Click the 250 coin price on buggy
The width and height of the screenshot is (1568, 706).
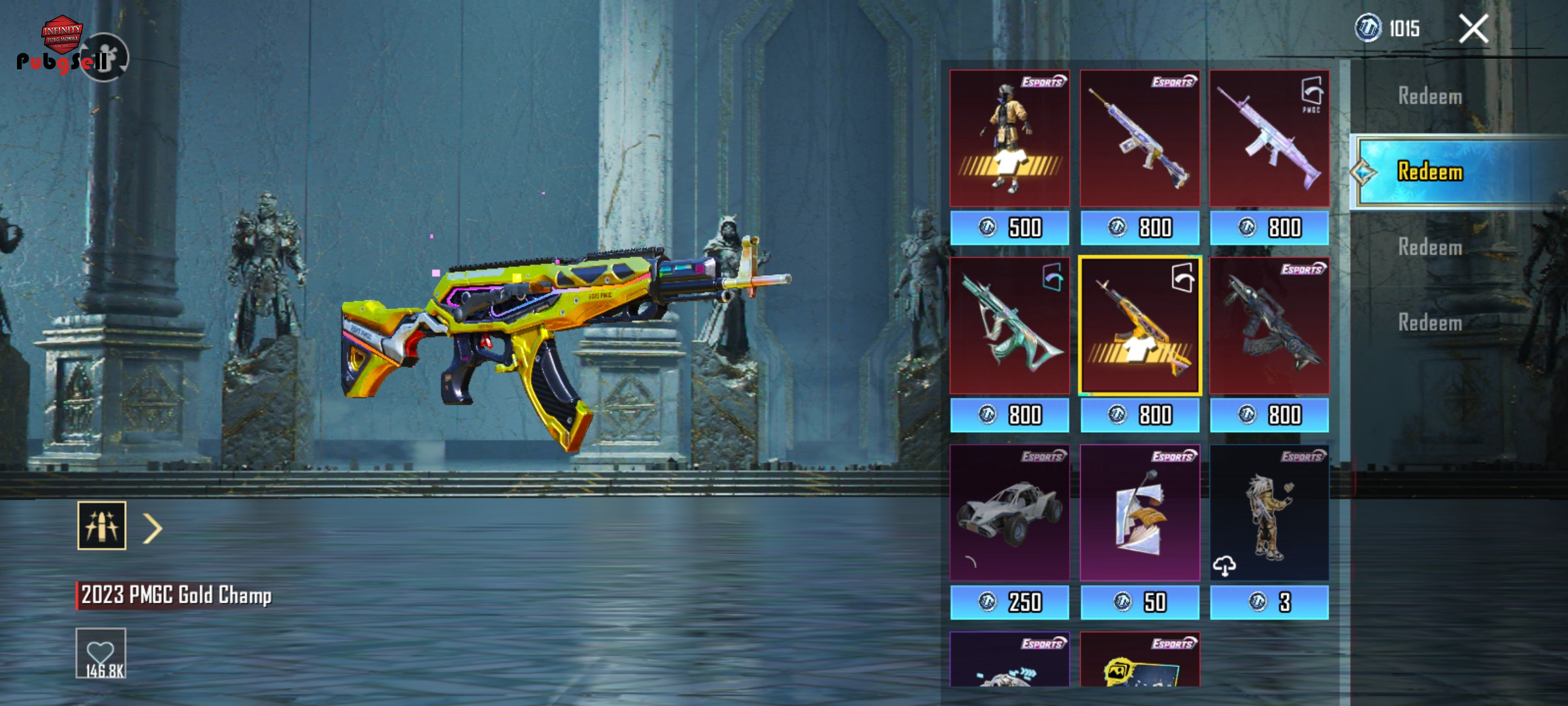tap(1009, 602)
